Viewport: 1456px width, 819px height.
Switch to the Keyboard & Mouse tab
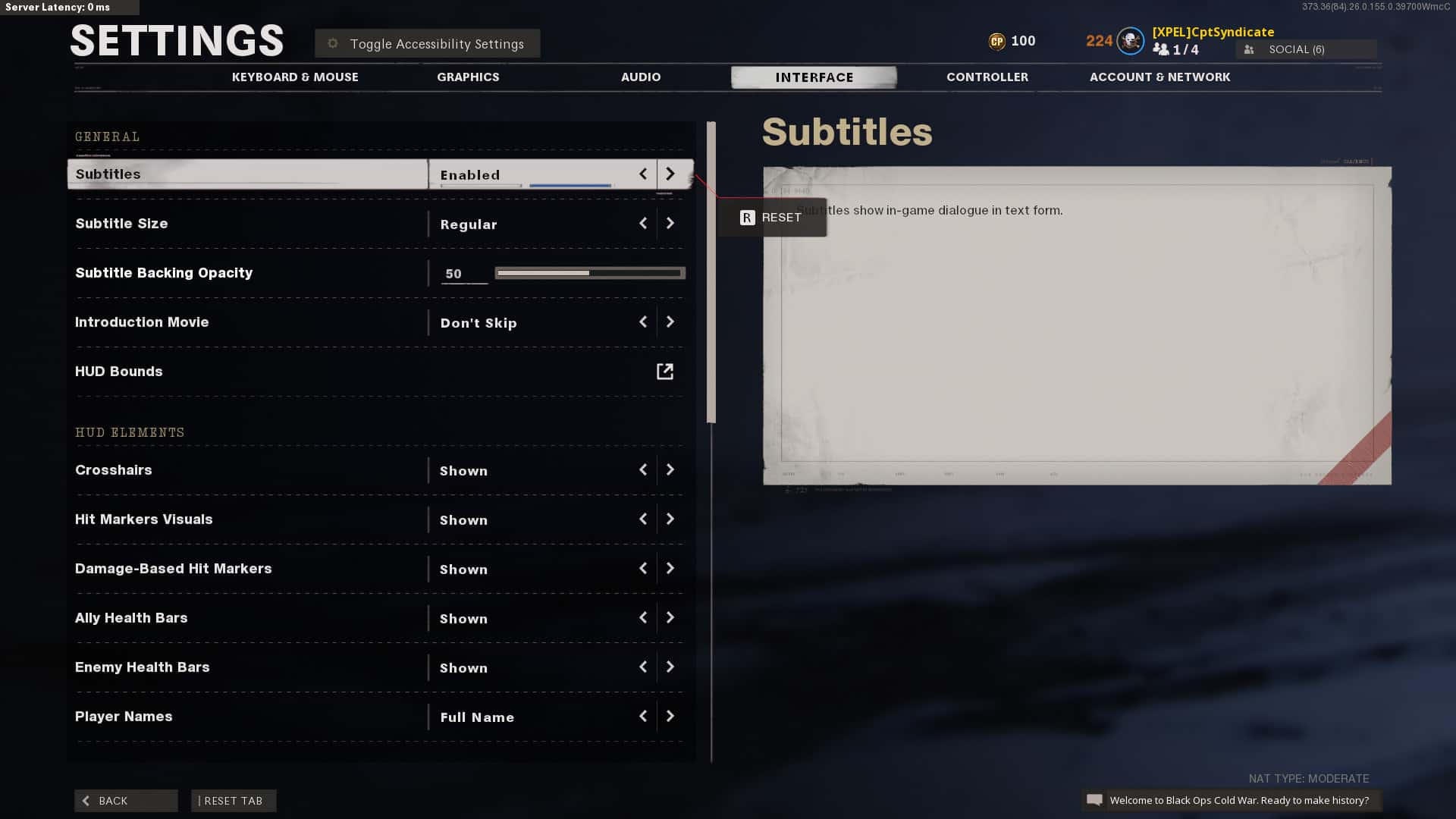coord(295,77)
